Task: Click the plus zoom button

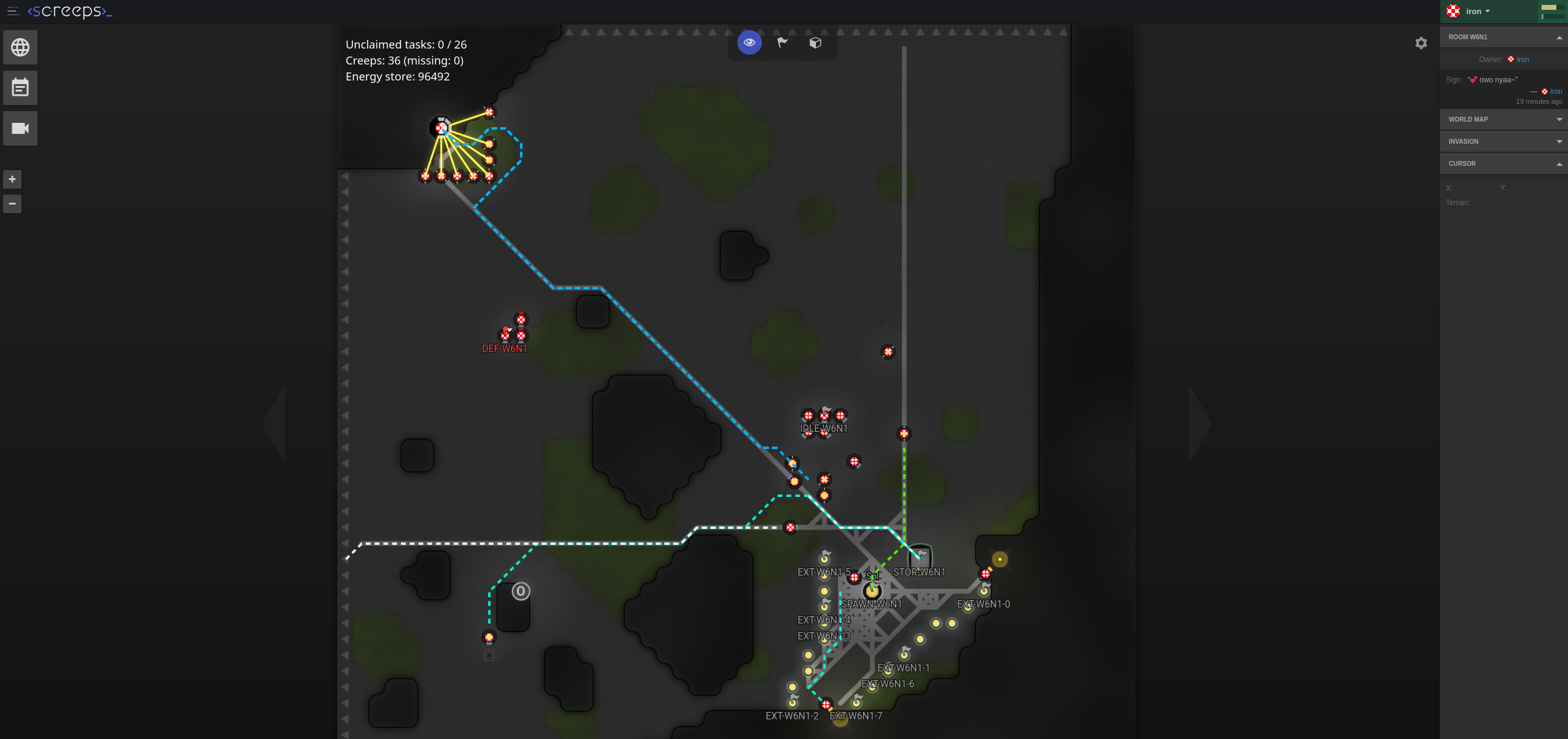Action: pos(12,179)
